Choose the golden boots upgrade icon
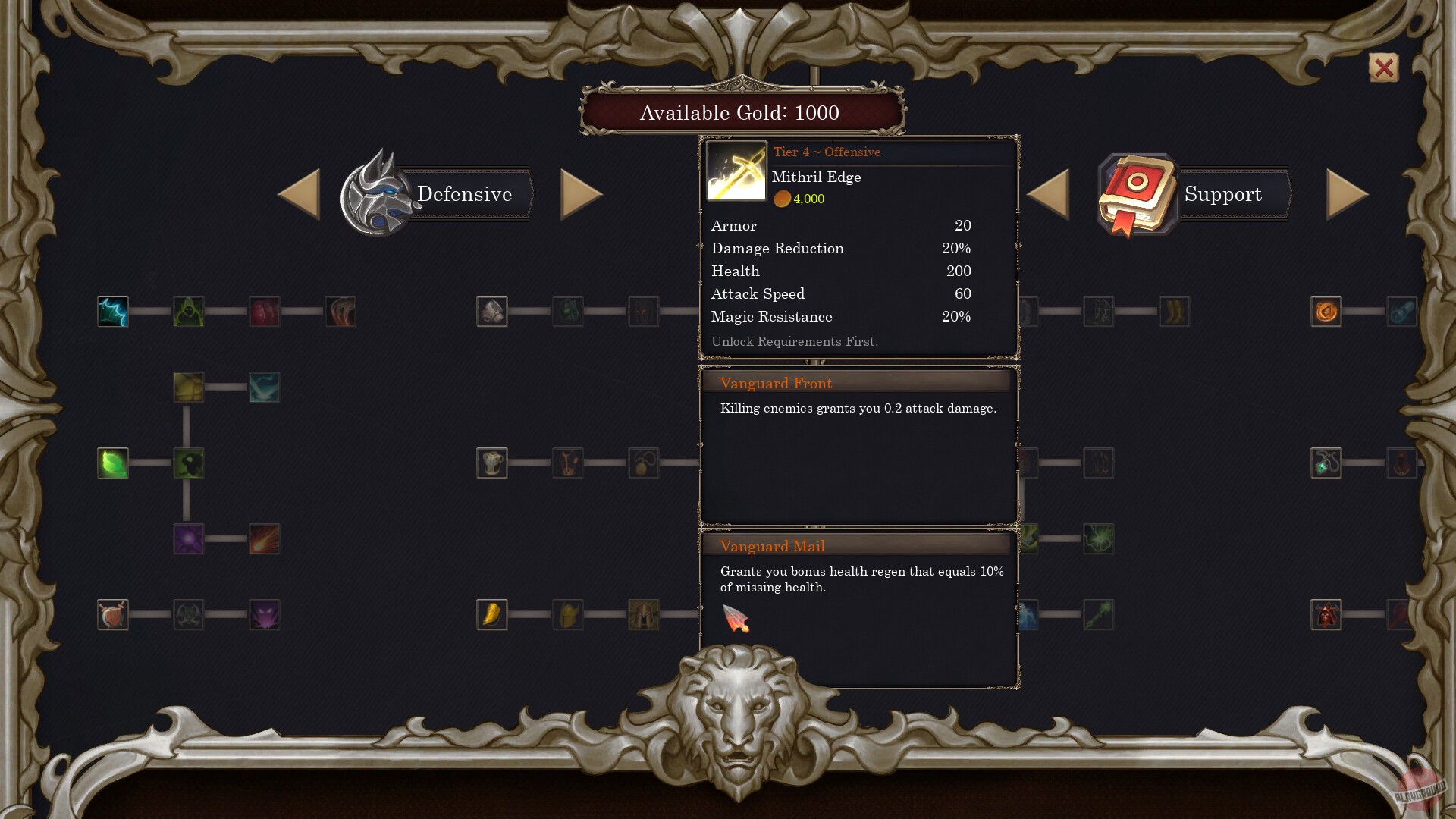The width and height of the screenshot is (1456, 819). tap(1174, 311)
